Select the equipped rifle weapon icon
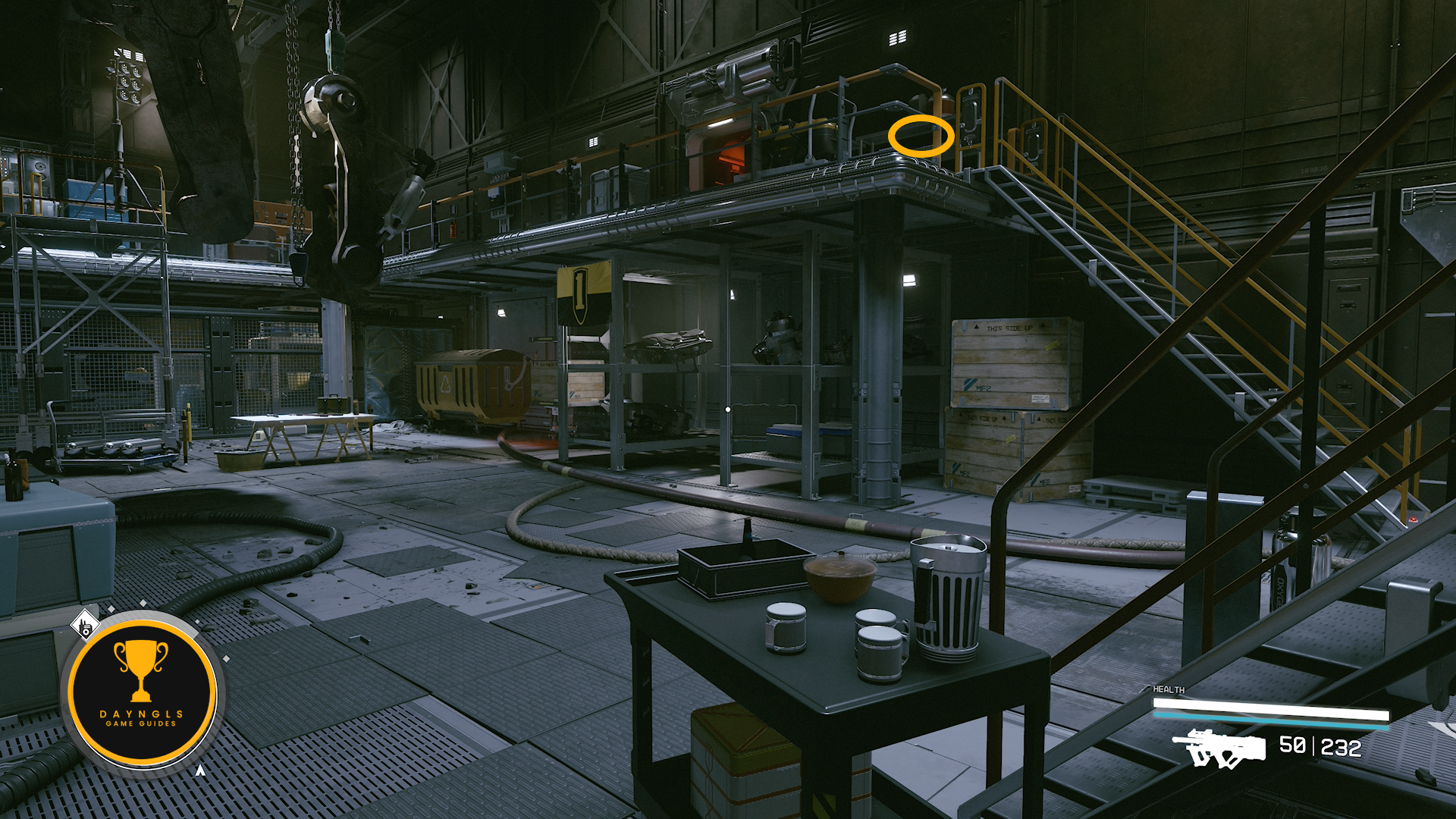 coord(1219,748)
